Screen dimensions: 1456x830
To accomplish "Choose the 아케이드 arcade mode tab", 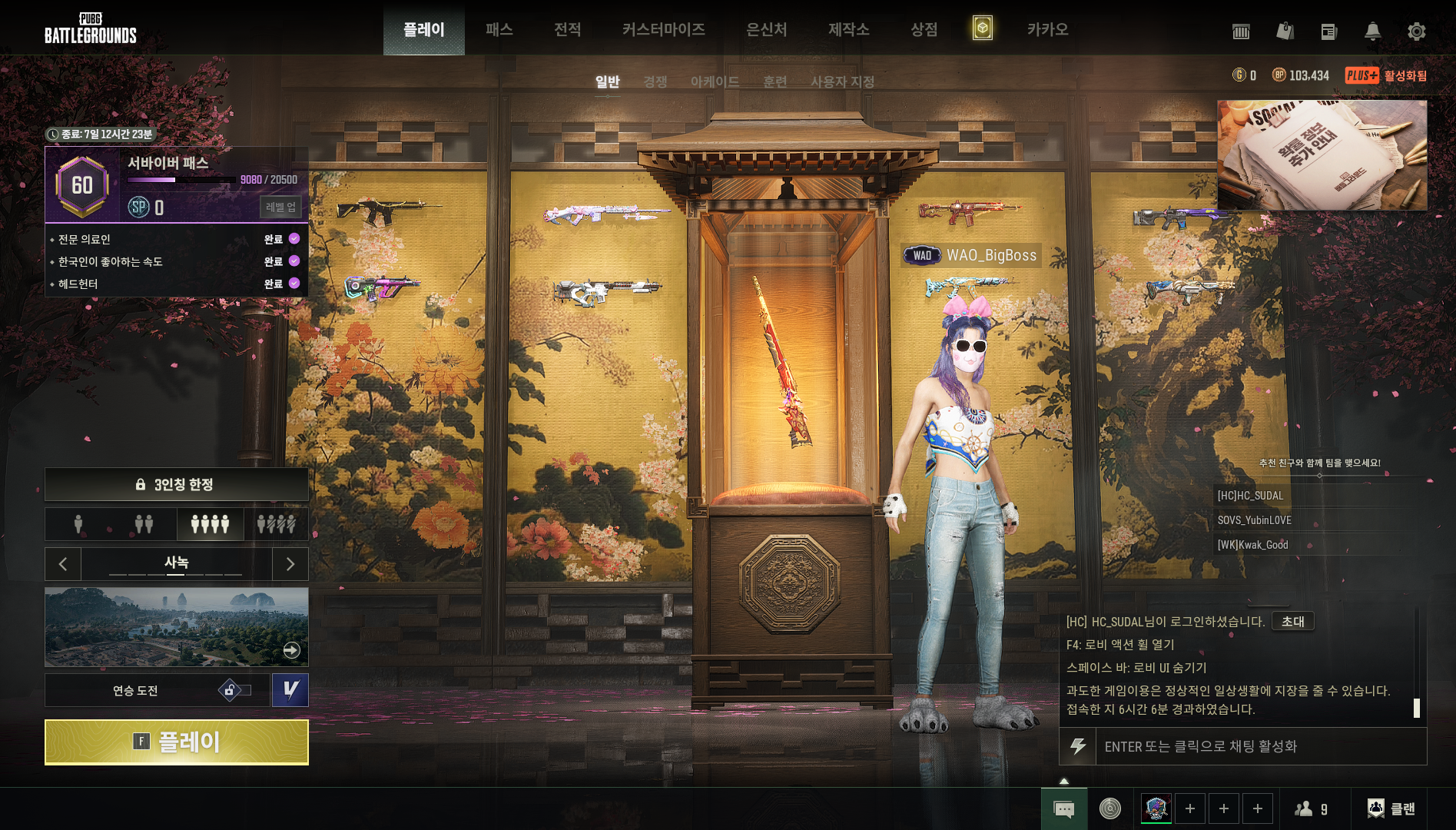I will point(715,81).
